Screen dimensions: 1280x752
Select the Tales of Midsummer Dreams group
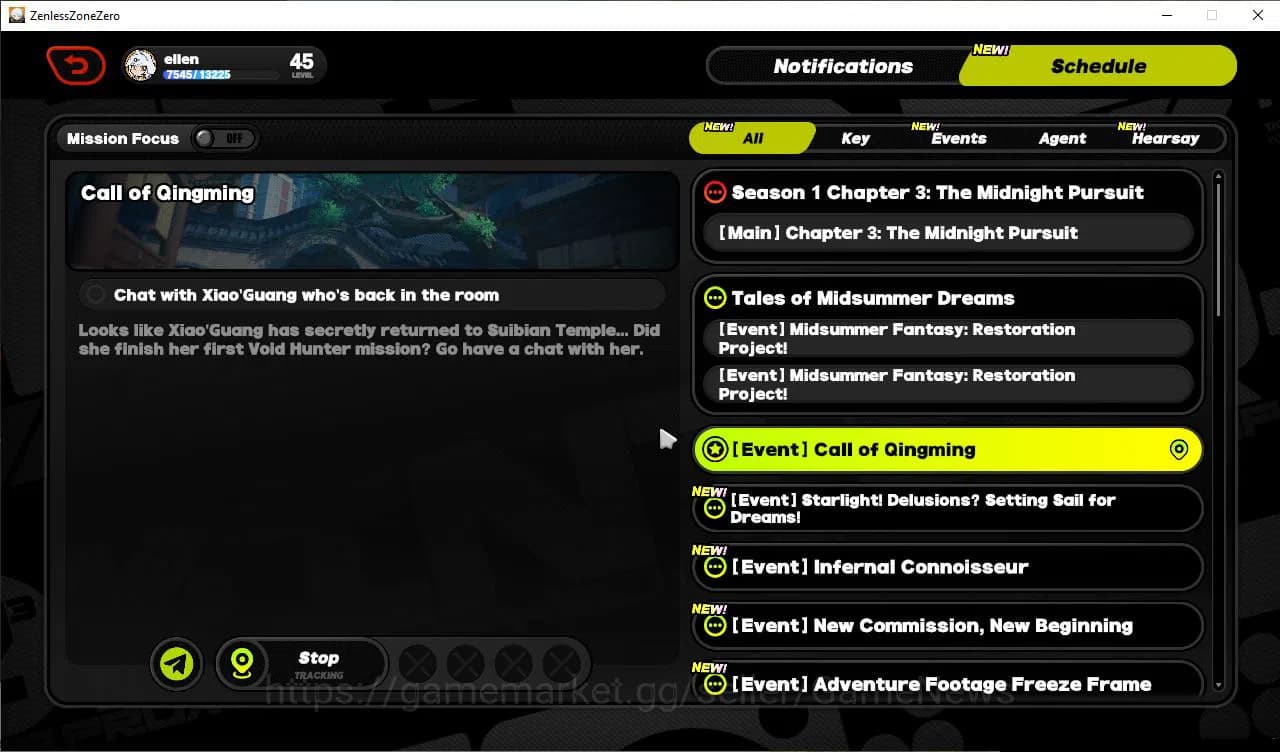[872, 298]
